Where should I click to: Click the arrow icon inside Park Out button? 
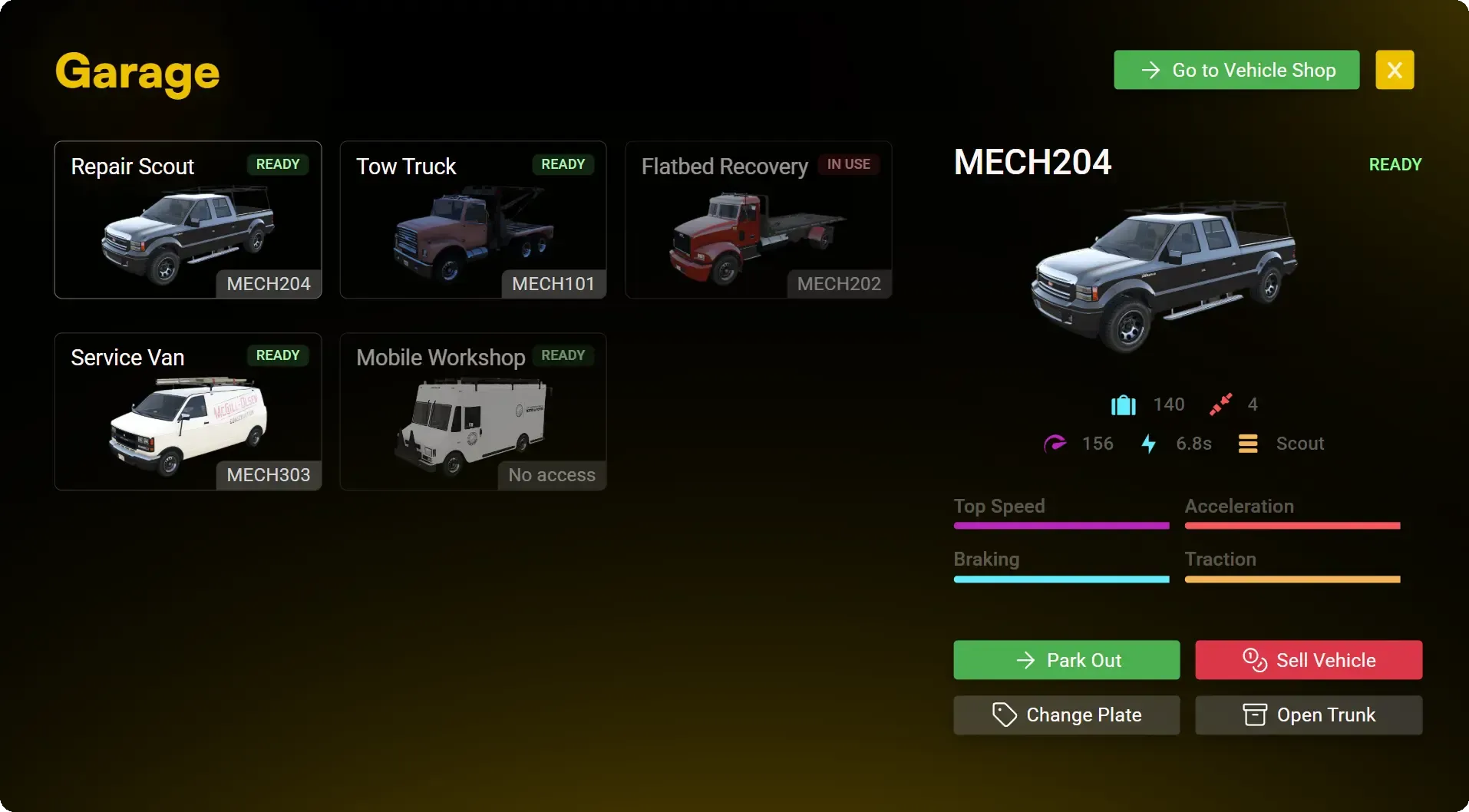(x=1025, y=660)
